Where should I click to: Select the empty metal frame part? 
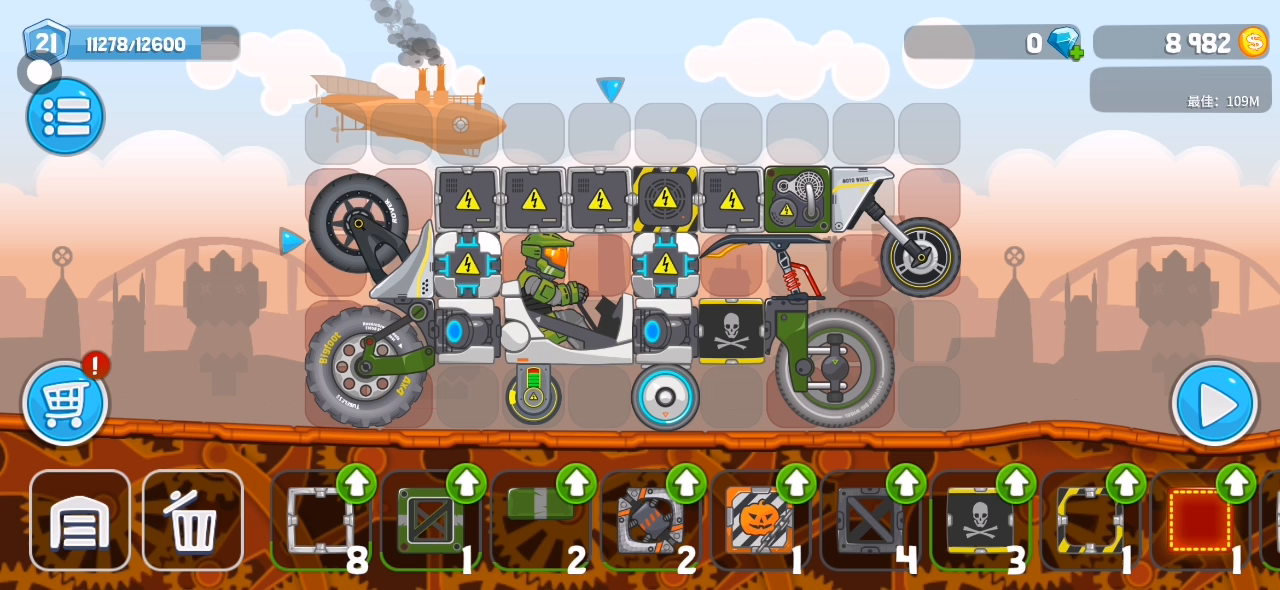tap(320, 520)
